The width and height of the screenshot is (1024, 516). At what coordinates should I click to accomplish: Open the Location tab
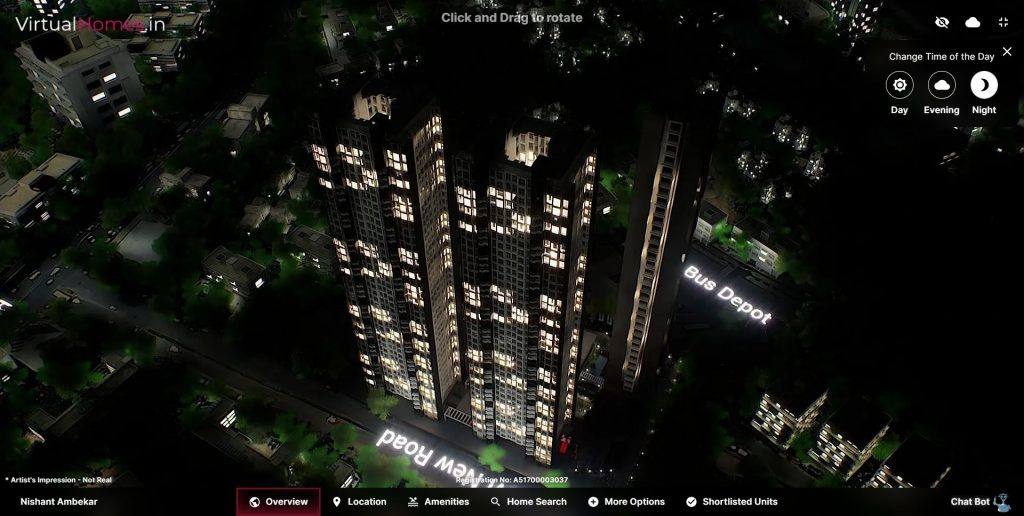359,502
